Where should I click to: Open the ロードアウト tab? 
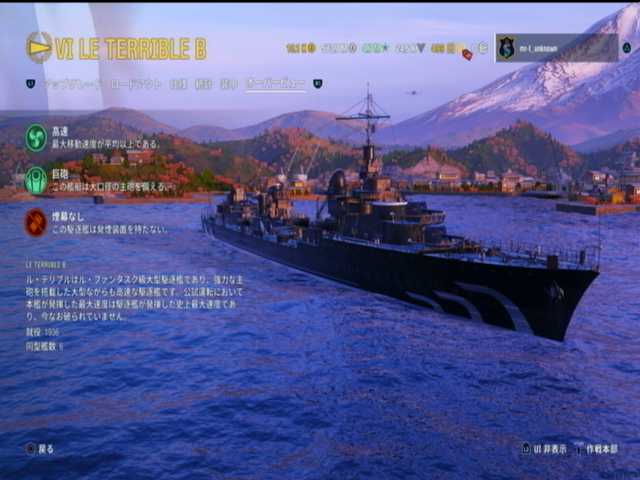point(135,84)
